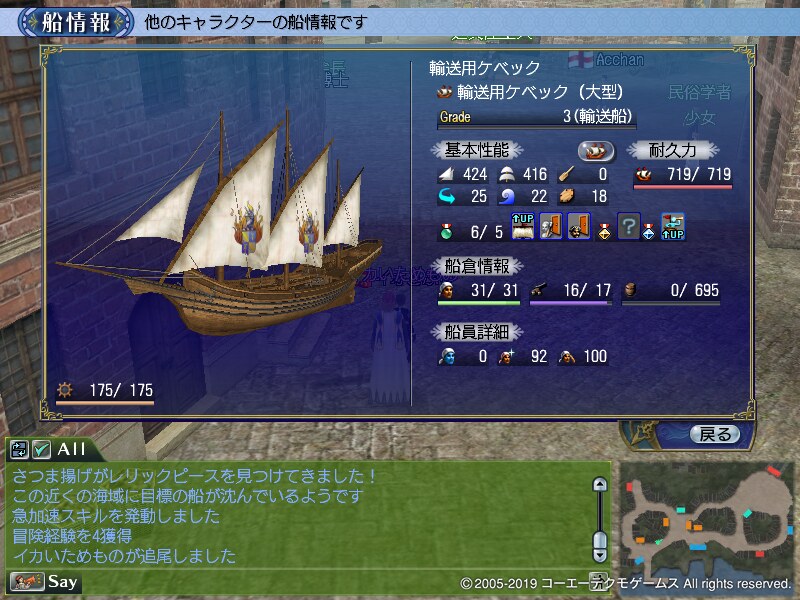Screen dimensions: 800x600
Task: Toggle the ship view button beside 基本性能
Action: point(596,150)
